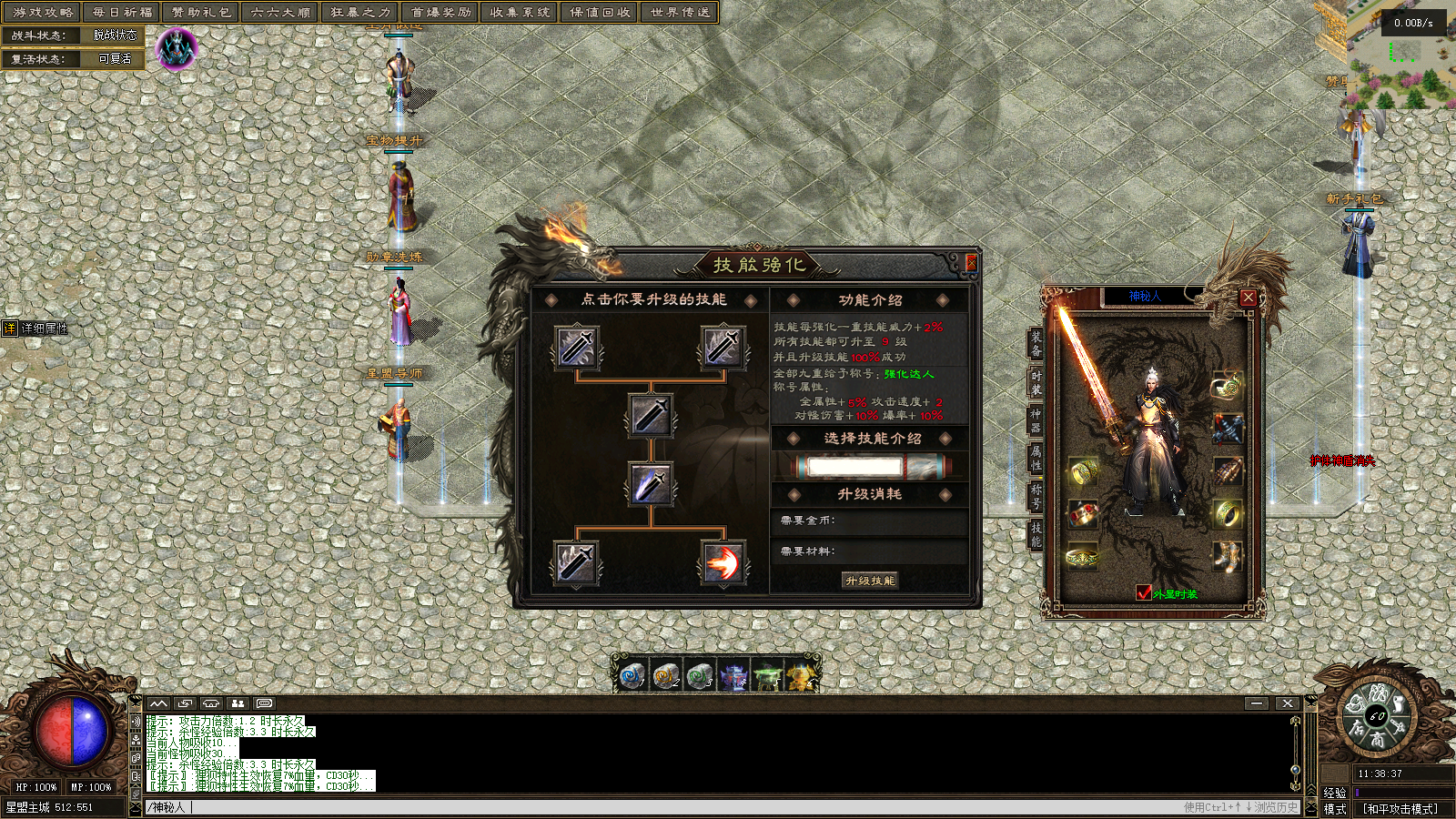
Task: Open the 赞助礼包 menu
Action: [201, 13]
